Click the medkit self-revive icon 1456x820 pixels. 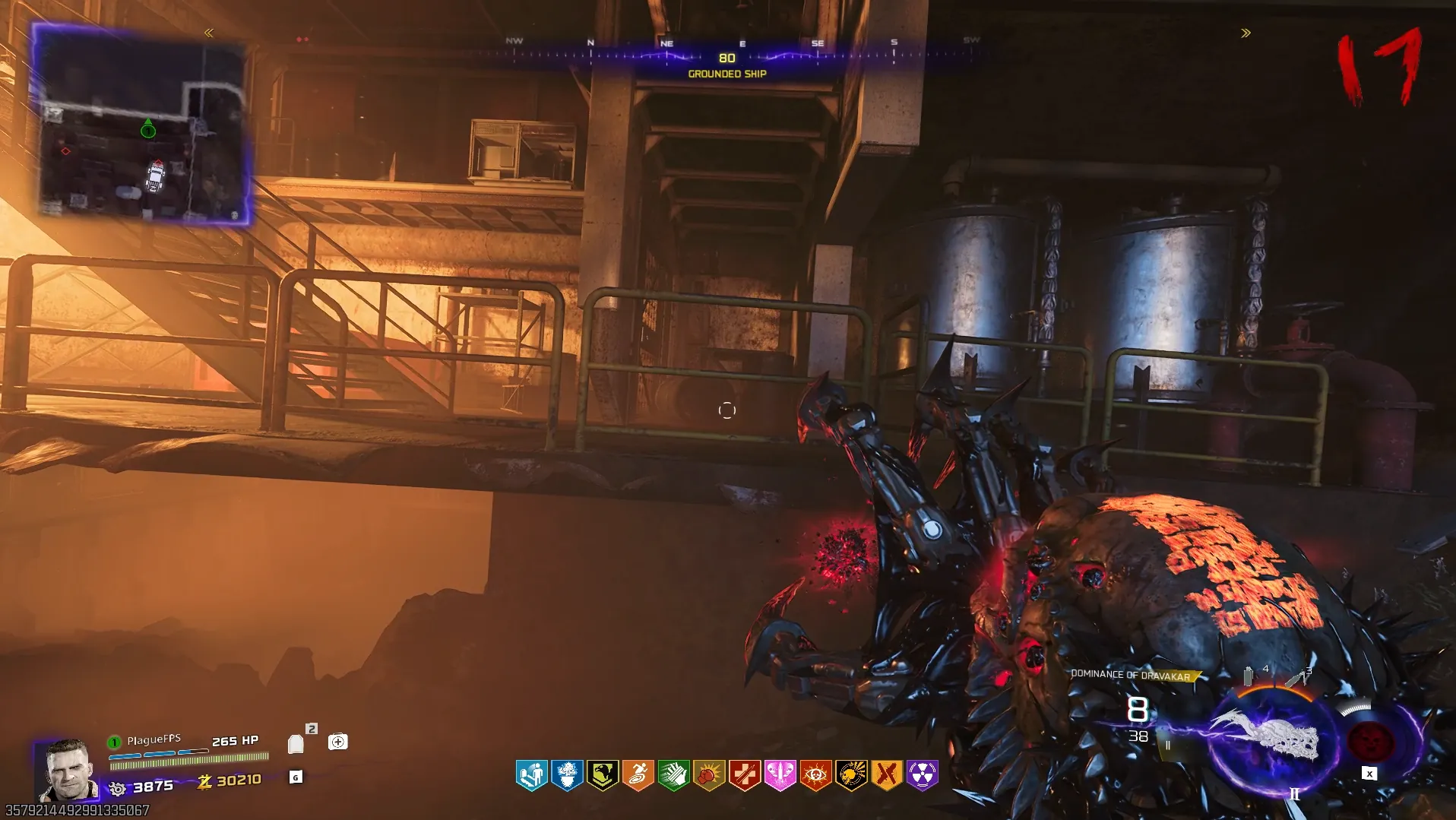(x=338, y=742)
